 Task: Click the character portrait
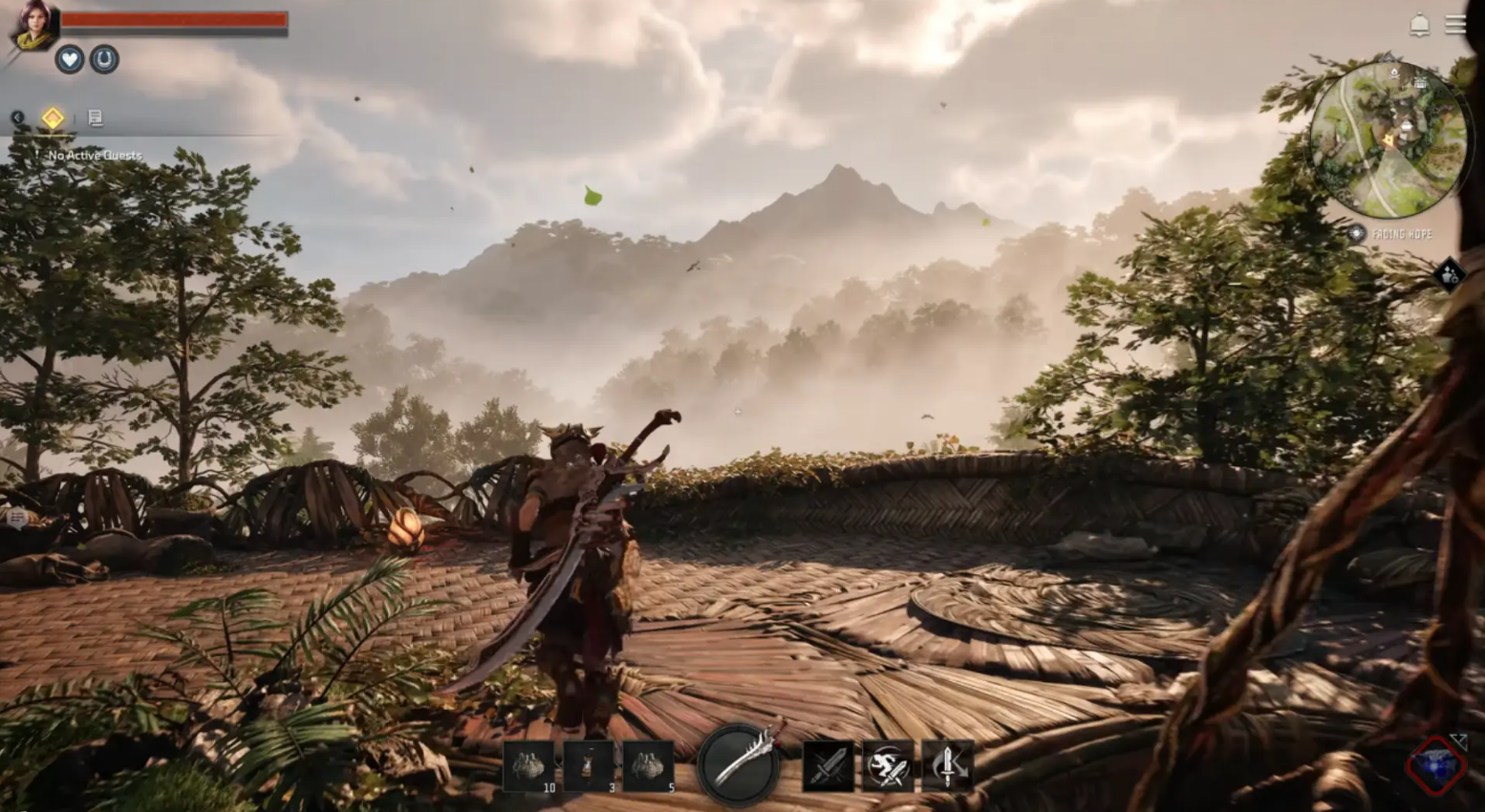point(33,26)
